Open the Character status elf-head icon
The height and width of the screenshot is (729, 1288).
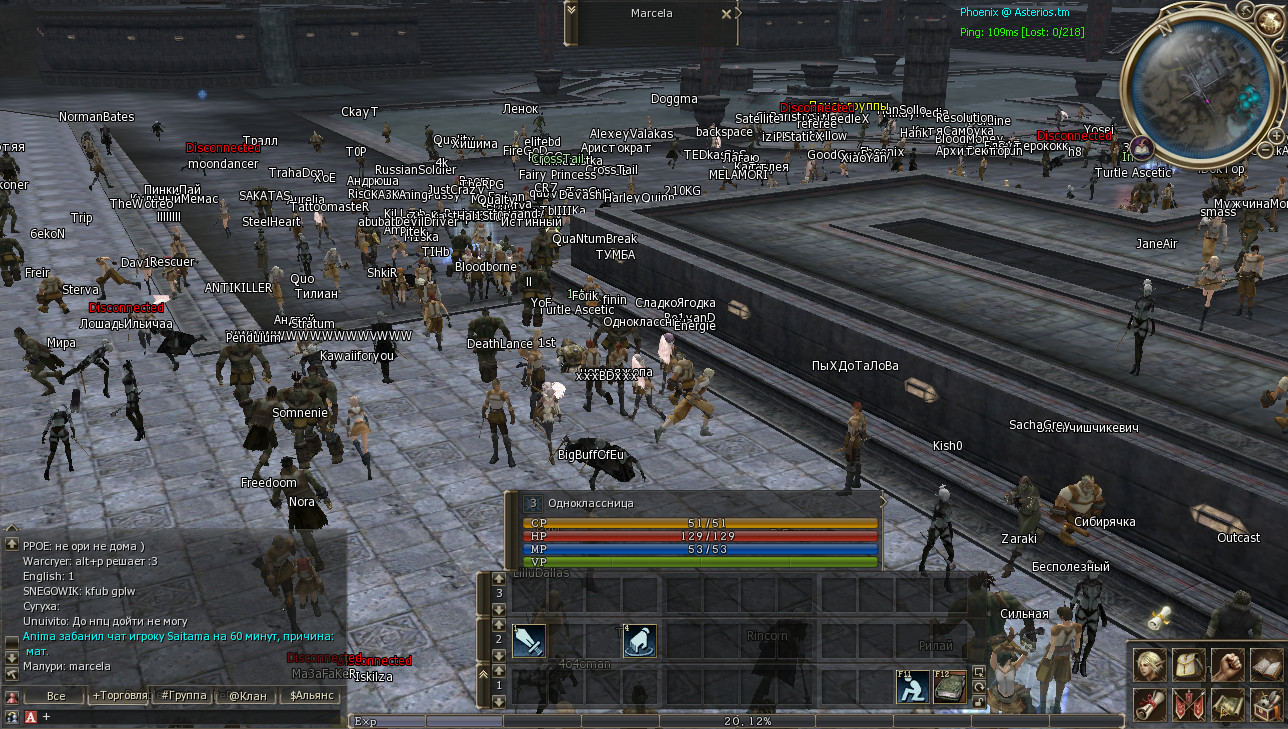(x=1150, y=665)
